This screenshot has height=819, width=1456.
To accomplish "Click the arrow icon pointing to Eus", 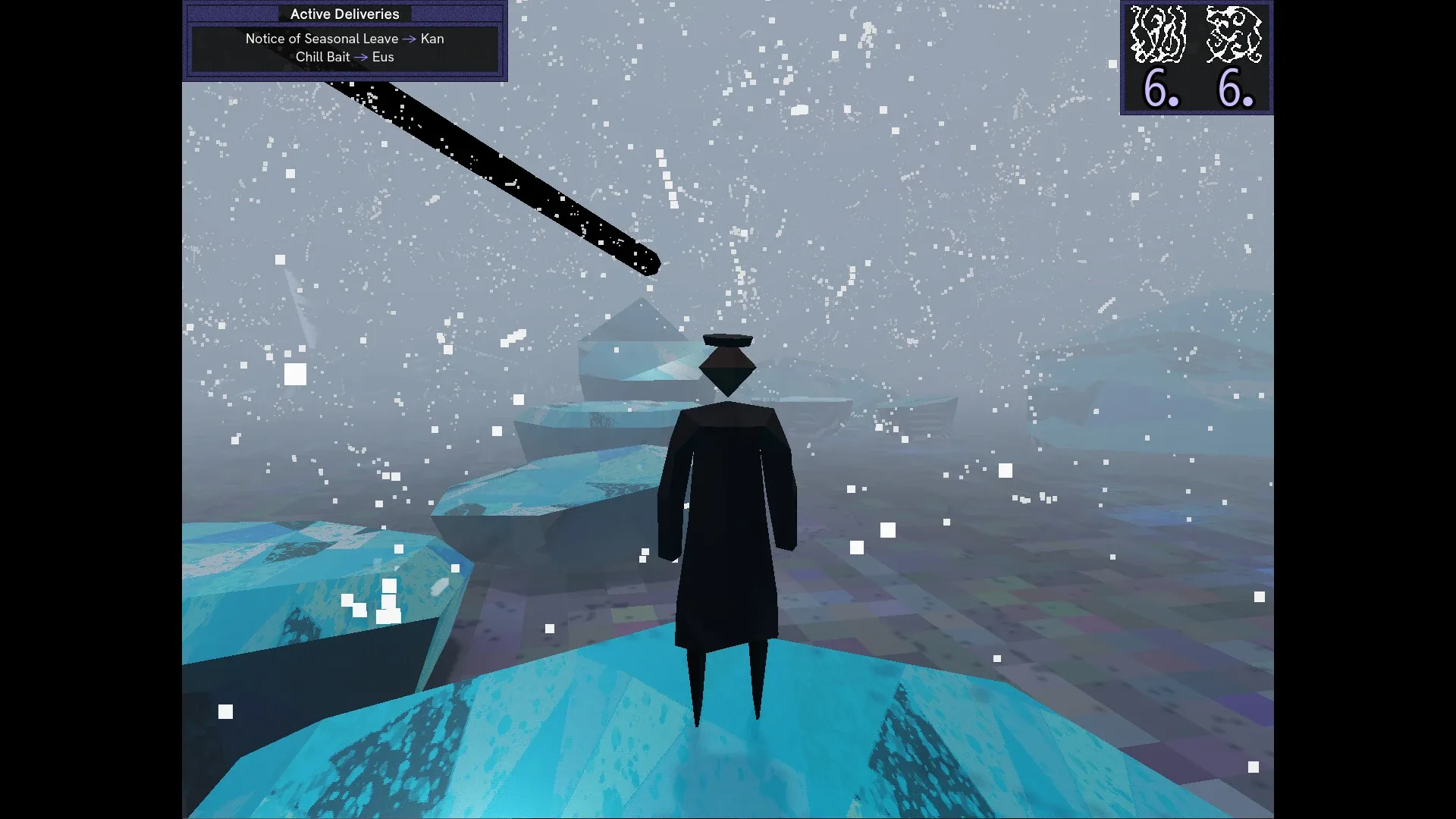I will click(362, 57).
